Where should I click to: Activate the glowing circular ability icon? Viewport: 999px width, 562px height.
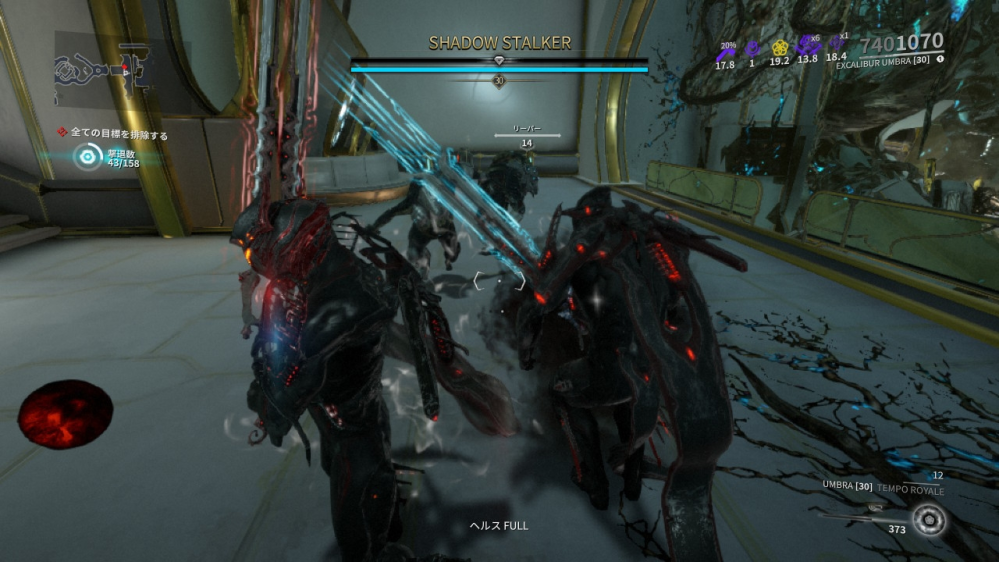(931, 520)
